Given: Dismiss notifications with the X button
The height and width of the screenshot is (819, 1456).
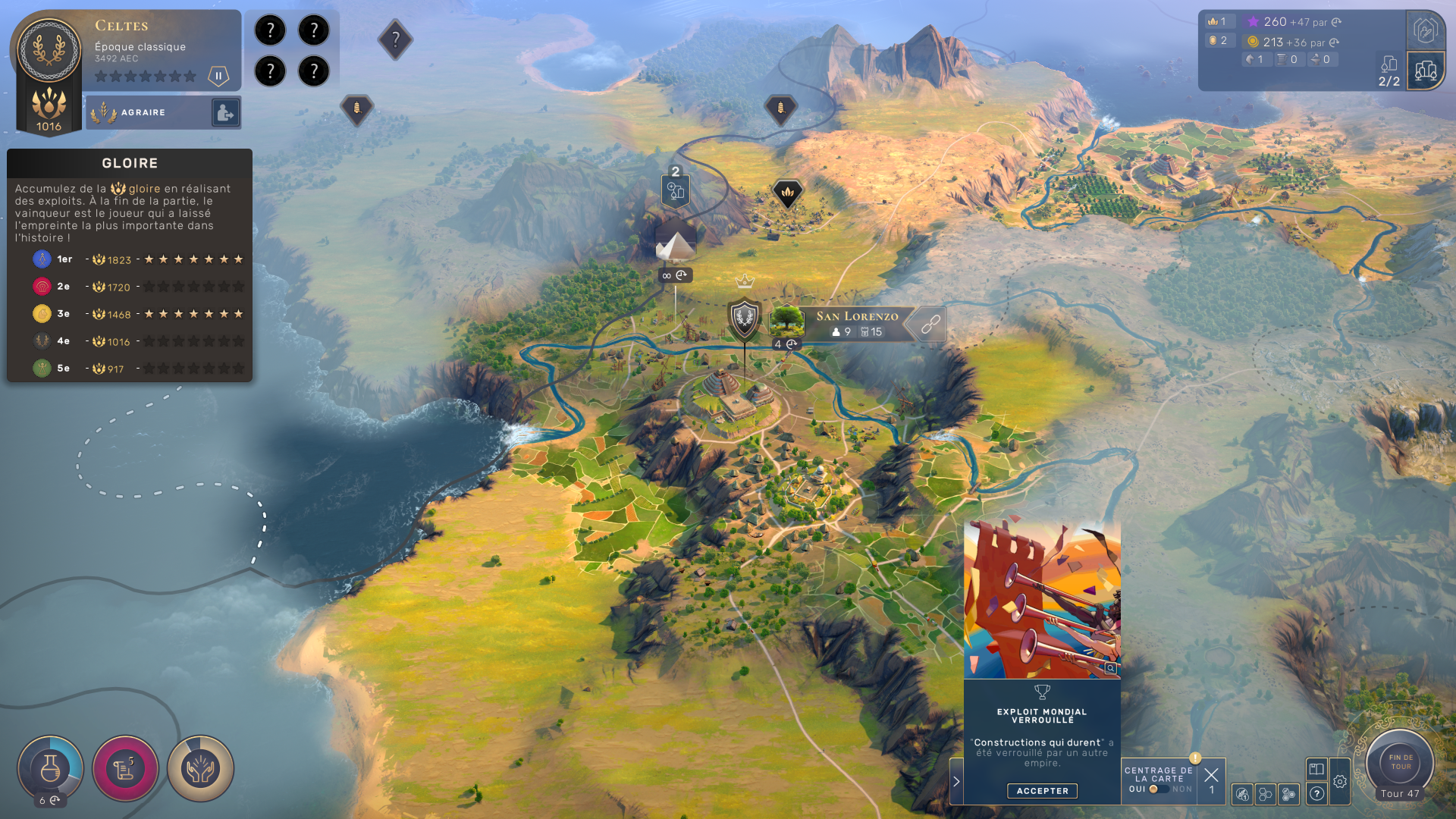Looking at the screenshot, I should (1211, 775).
